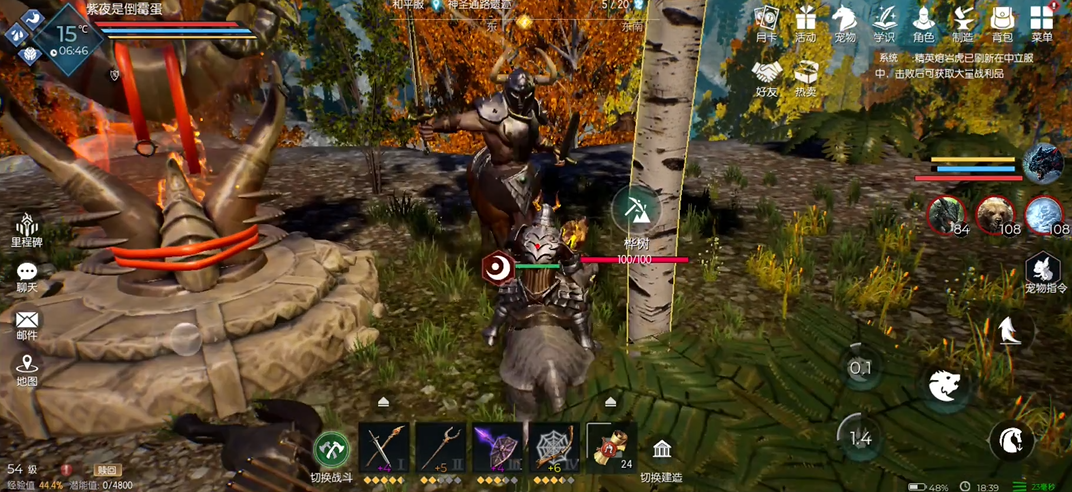Open the 背包 backpack inventory

coord(1002,20)
